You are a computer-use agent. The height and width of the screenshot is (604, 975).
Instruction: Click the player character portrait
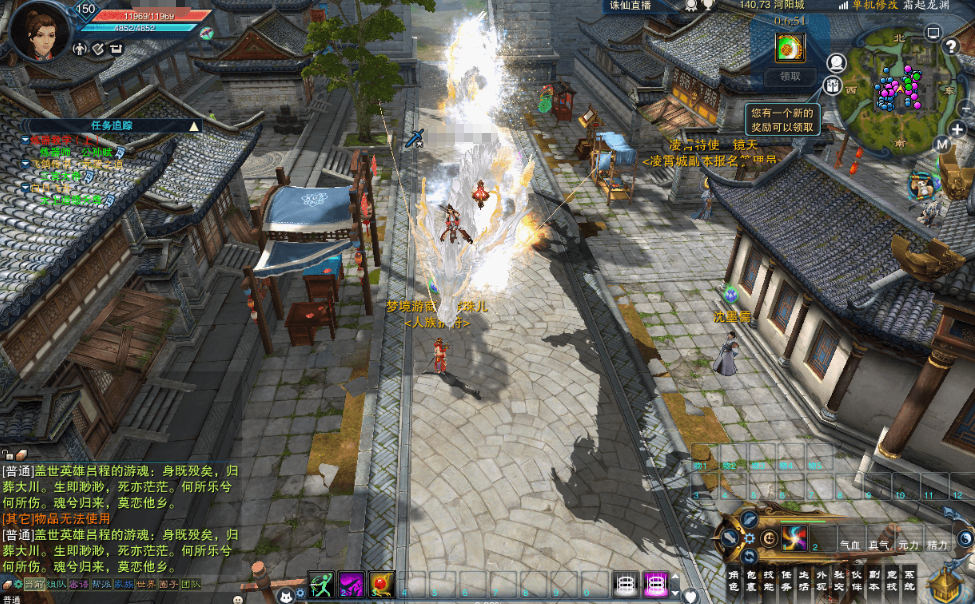coord(40,31)
